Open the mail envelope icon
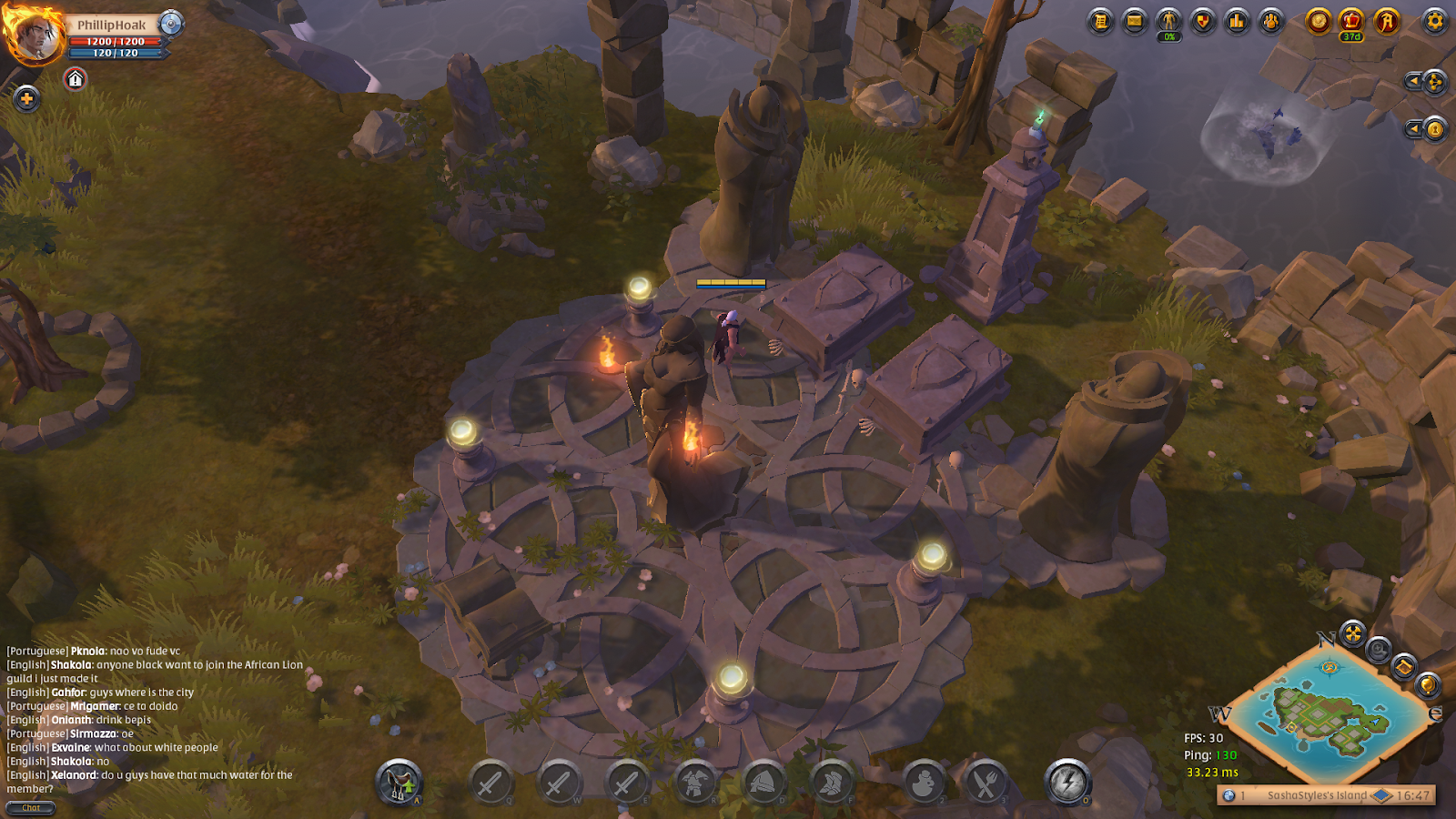The height and width of the screenshot is (819, 1456). click(x=1135, y=21)
